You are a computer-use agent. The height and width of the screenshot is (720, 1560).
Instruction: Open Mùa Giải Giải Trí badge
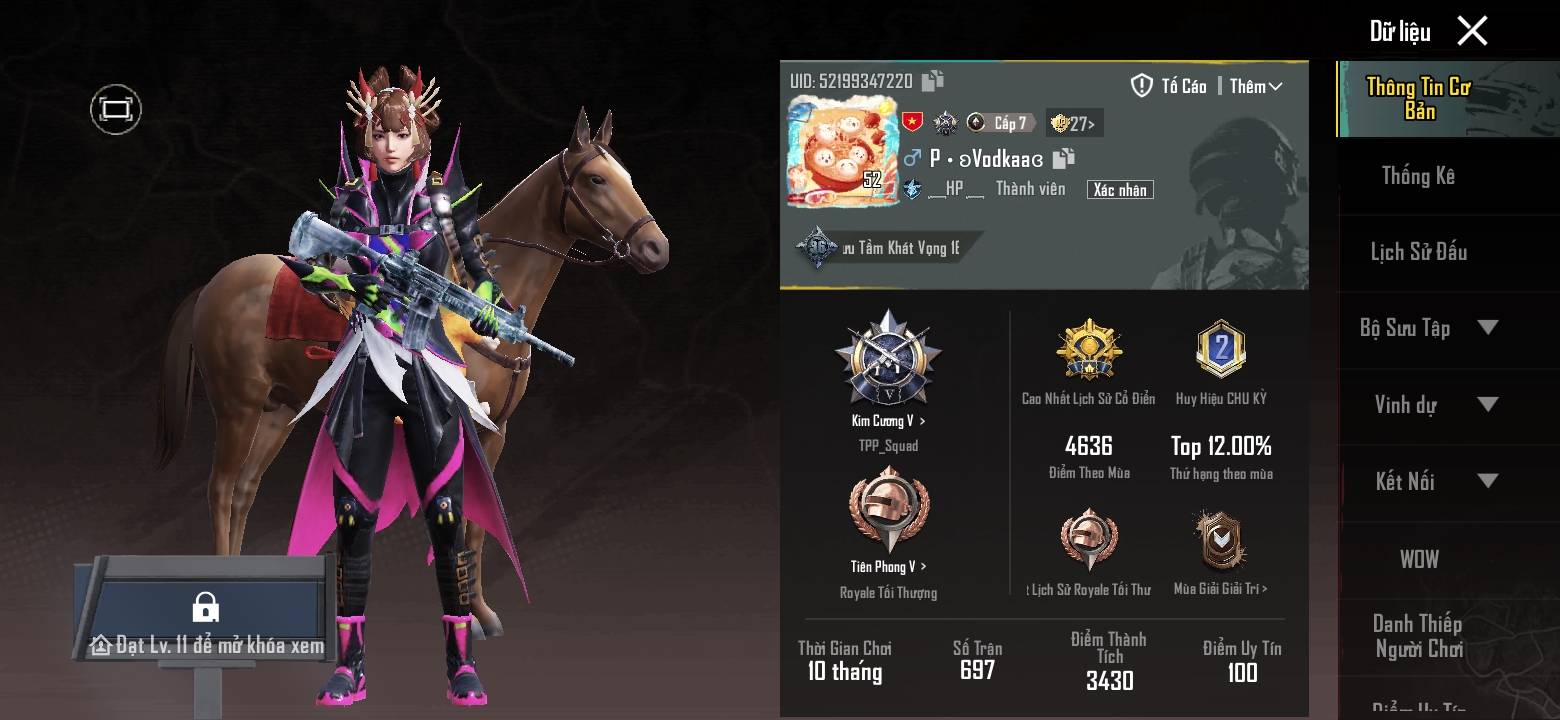(1220, 541)
